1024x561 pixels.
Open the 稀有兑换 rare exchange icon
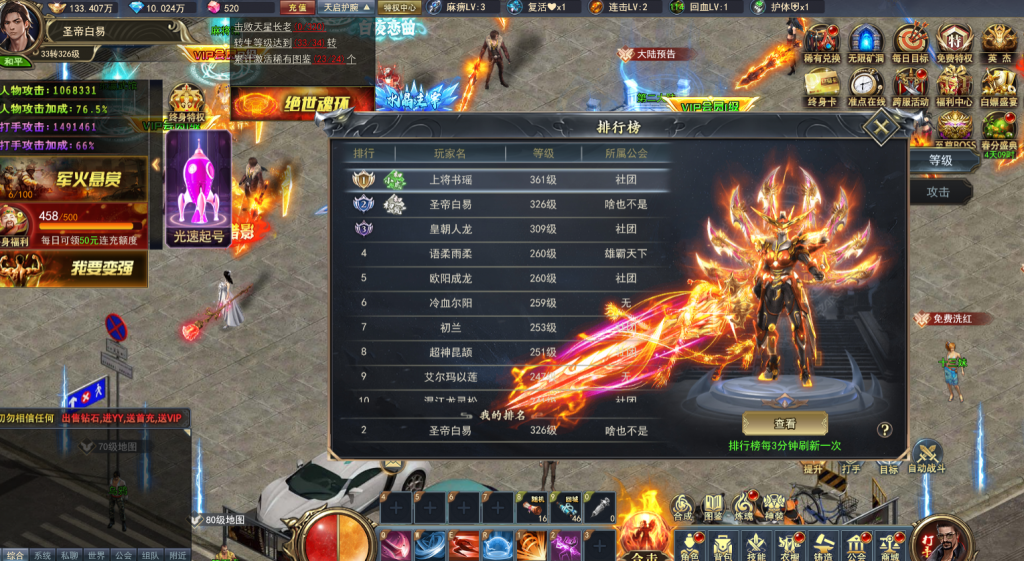point(821,44)
